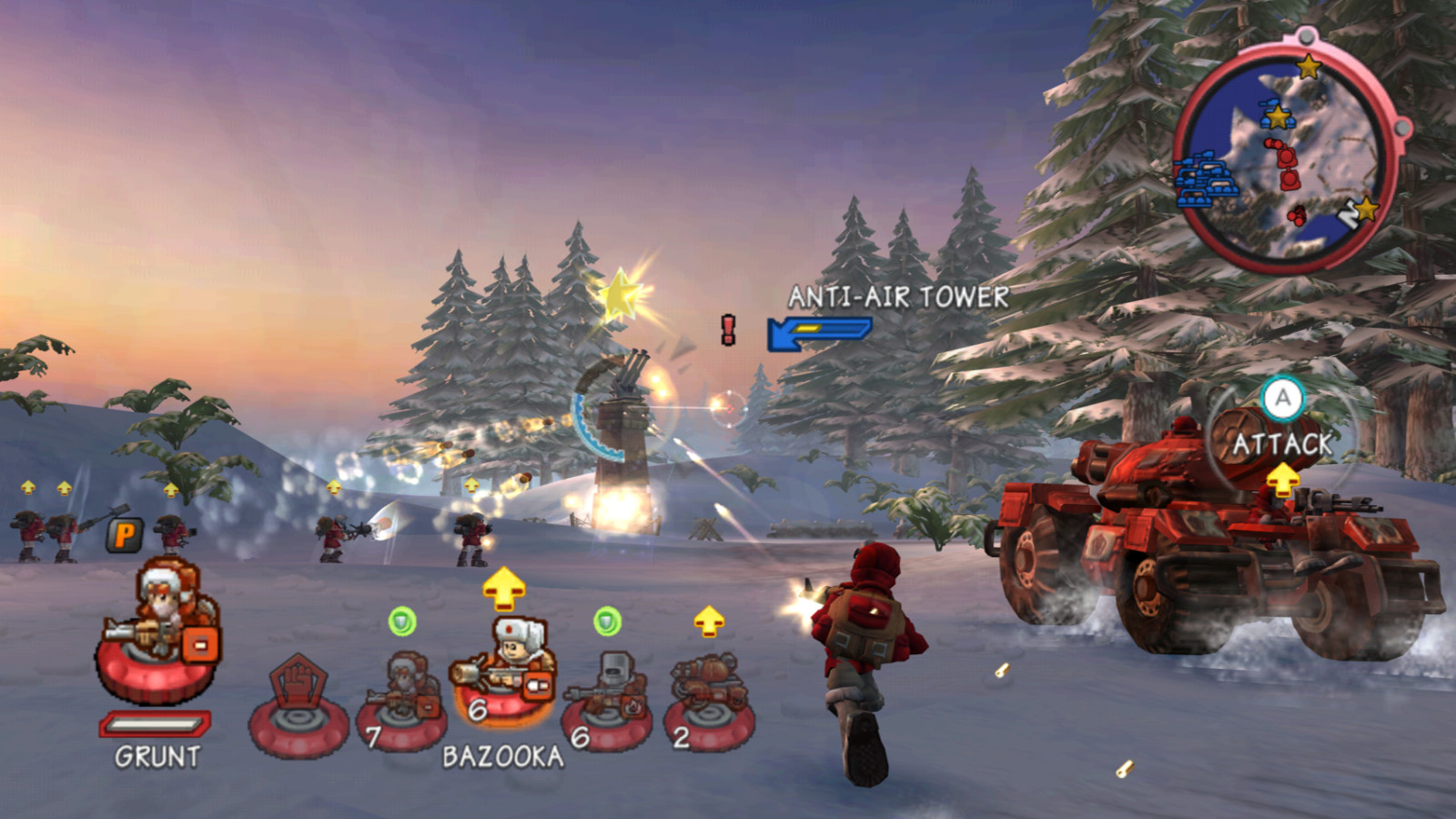Click the ANTI-AIR TOWER label
Screen dimensions: 1456x819
pos(897,296)
